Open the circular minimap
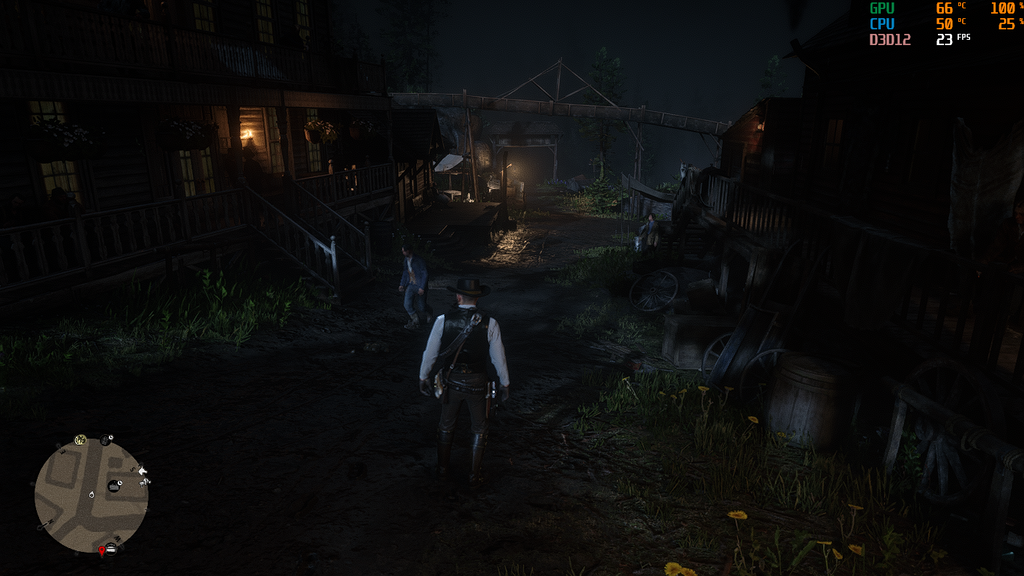 point(91,495)
